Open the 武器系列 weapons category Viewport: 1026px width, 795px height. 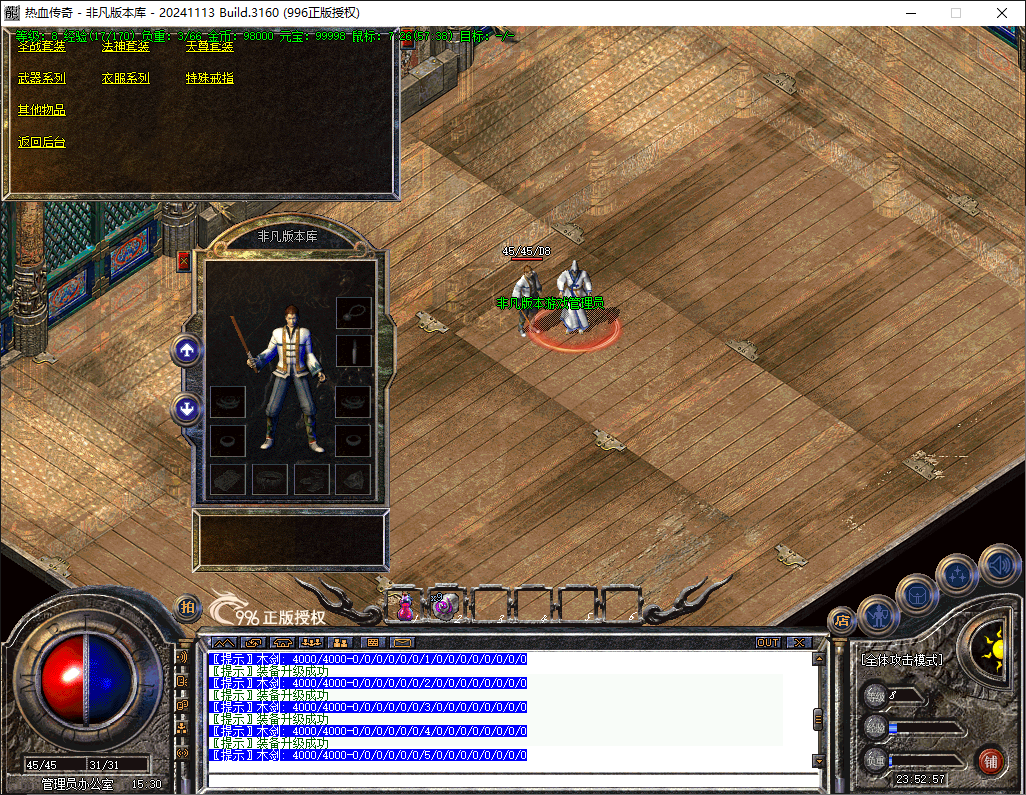click(41, 78)
